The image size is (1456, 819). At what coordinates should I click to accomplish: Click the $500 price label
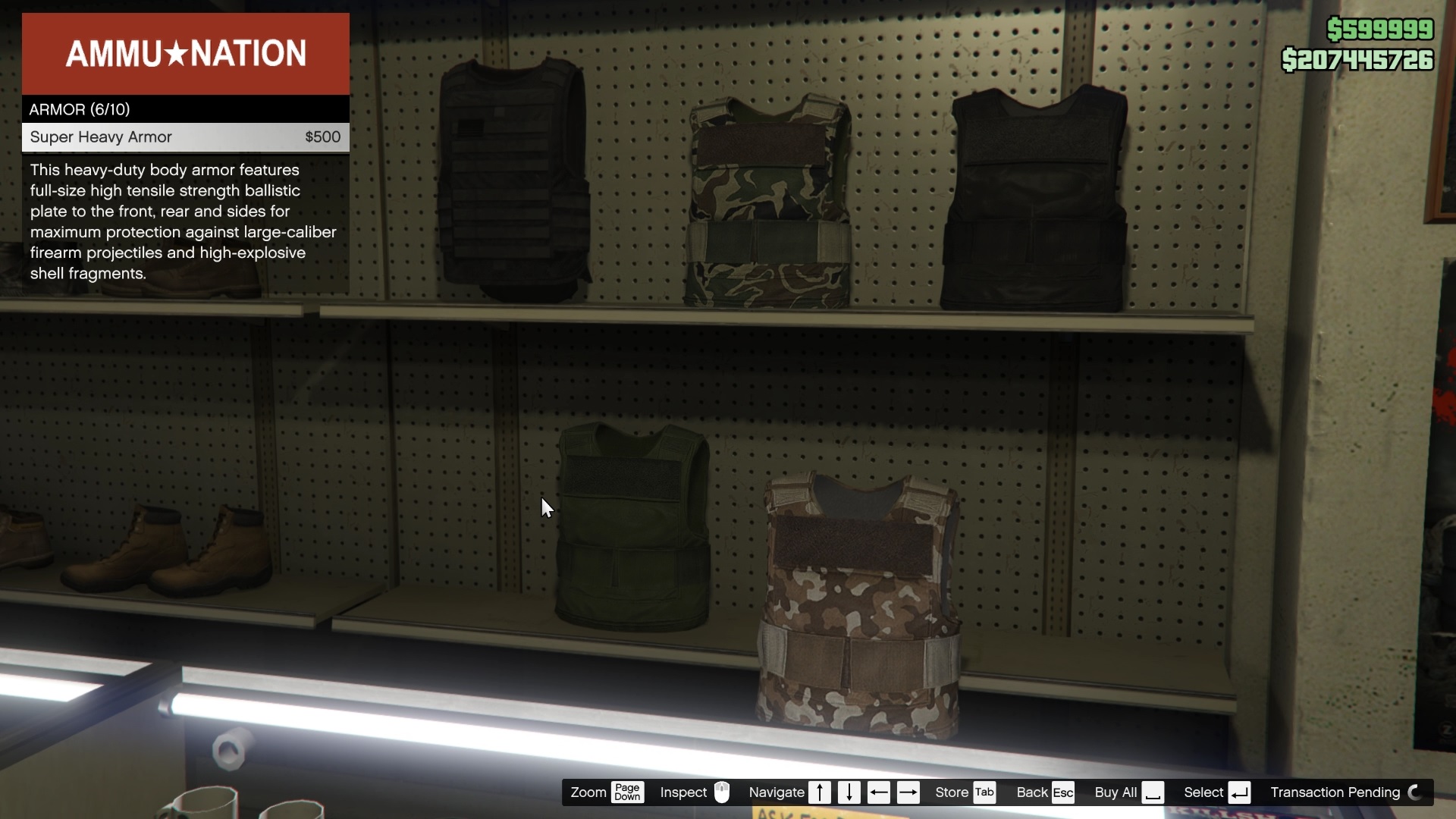point(322,137)
